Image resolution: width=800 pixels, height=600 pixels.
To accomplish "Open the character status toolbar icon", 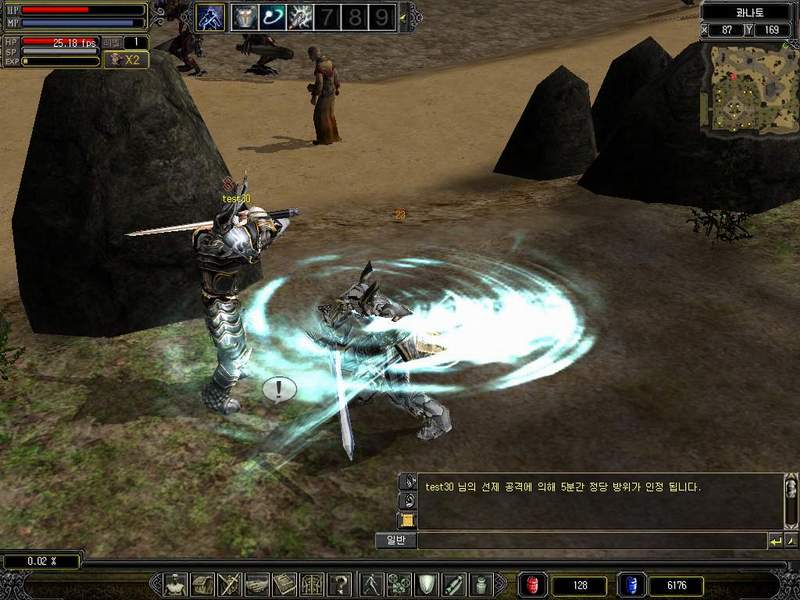I will coord(176,584).
